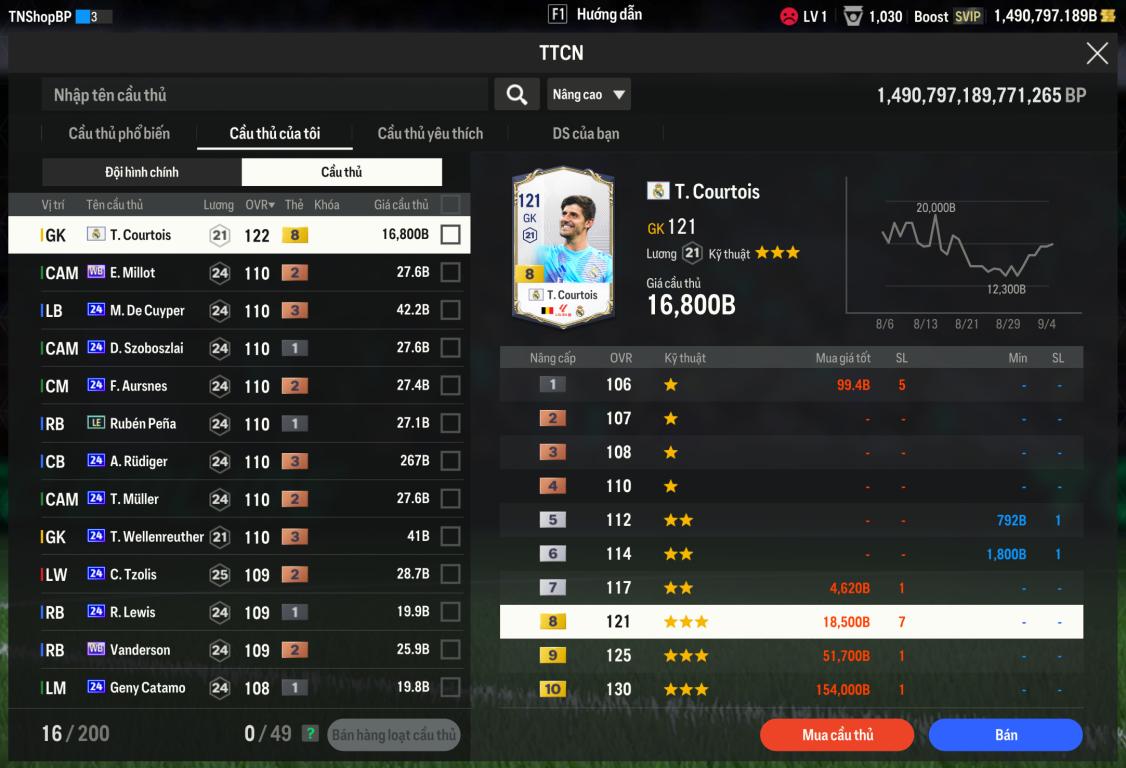
Task: Tick the checkbox for Geny Catamo
Action: tap(451, 688)
